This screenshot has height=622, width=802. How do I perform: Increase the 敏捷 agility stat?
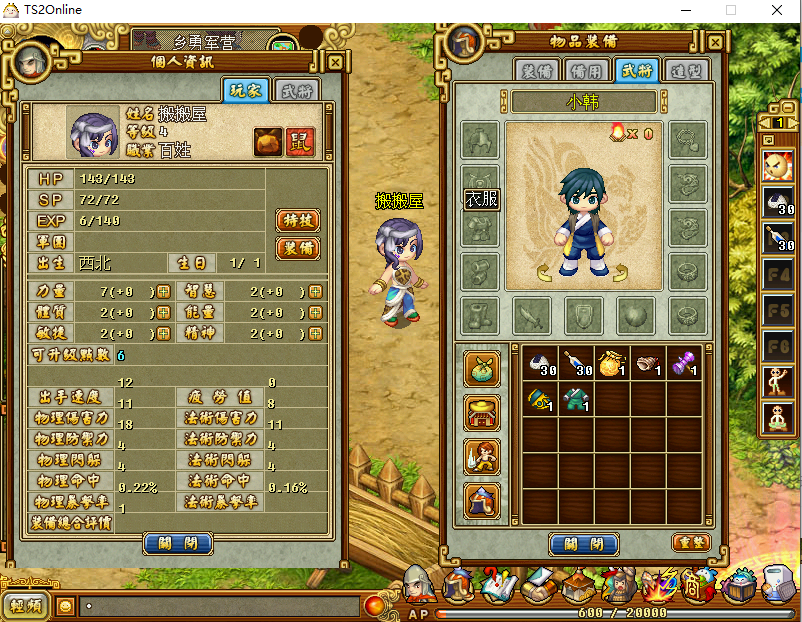[x=163, y=333]
